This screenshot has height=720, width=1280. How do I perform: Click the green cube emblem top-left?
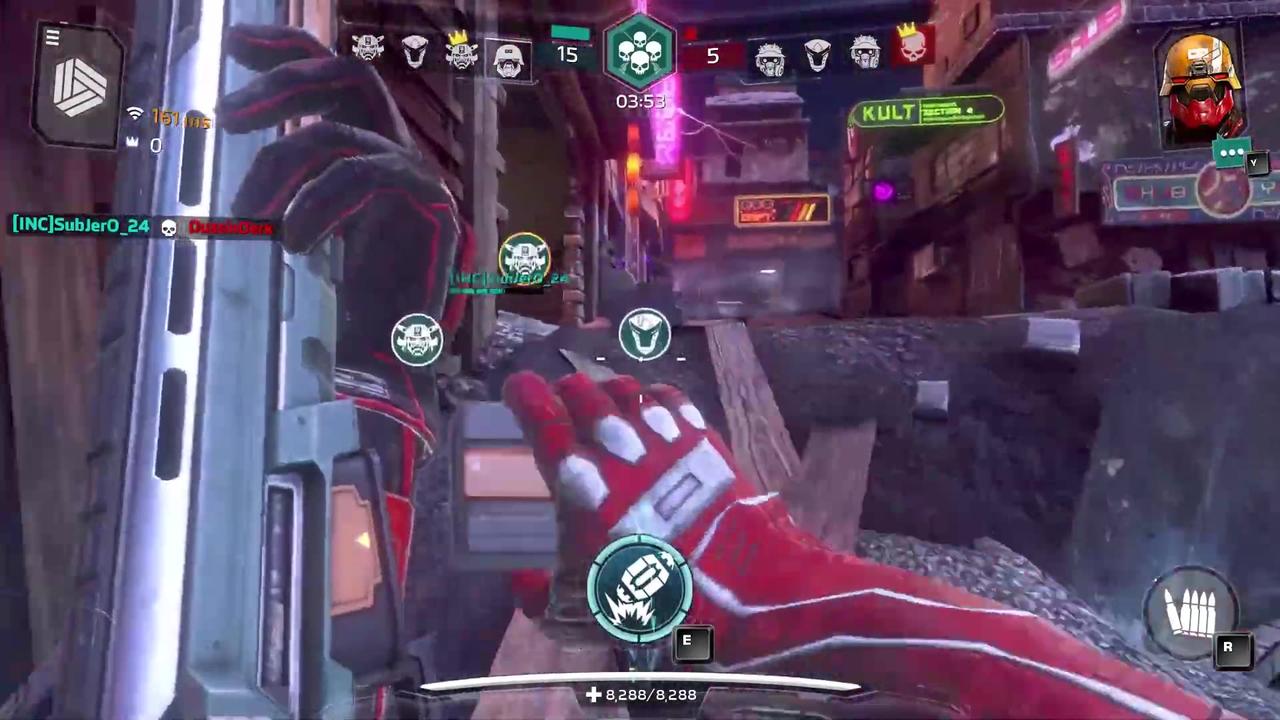80,85
